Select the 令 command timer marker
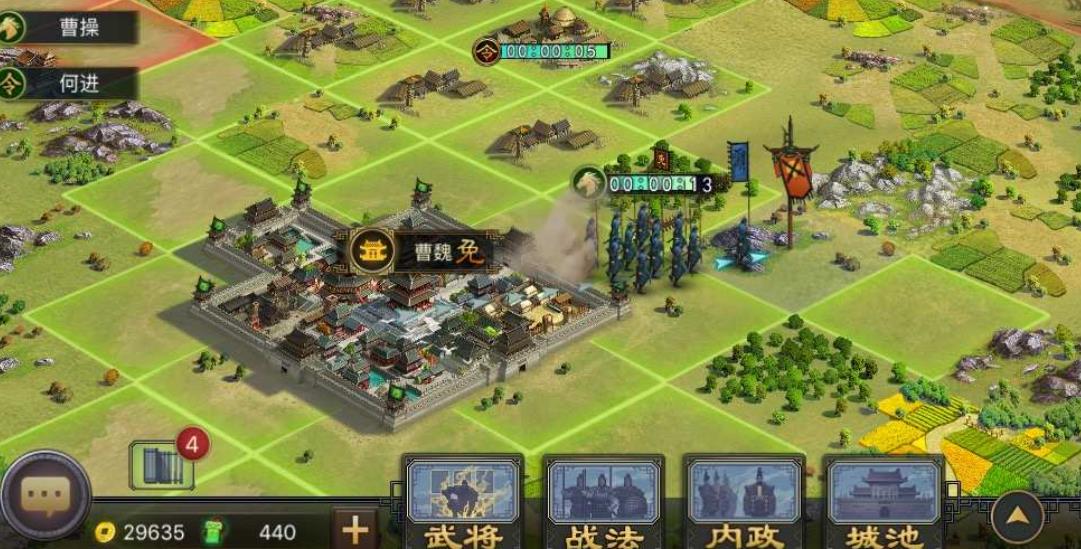 tap(487, 51)
